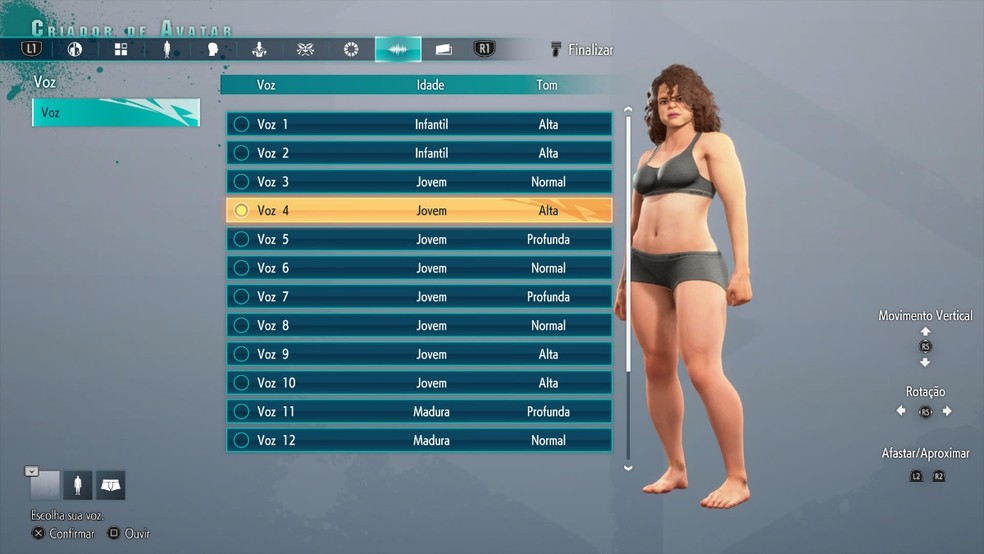The width and height of the screenshot is (984, 554).
Task: Select the Voz 9 voice row
Action: pos(418,354)
